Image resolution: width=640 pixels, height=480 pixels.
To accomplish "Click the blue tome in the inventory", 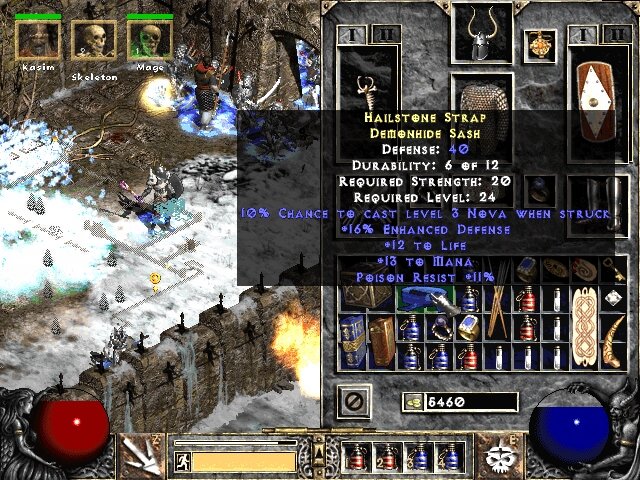I will [x=352, y=341].
